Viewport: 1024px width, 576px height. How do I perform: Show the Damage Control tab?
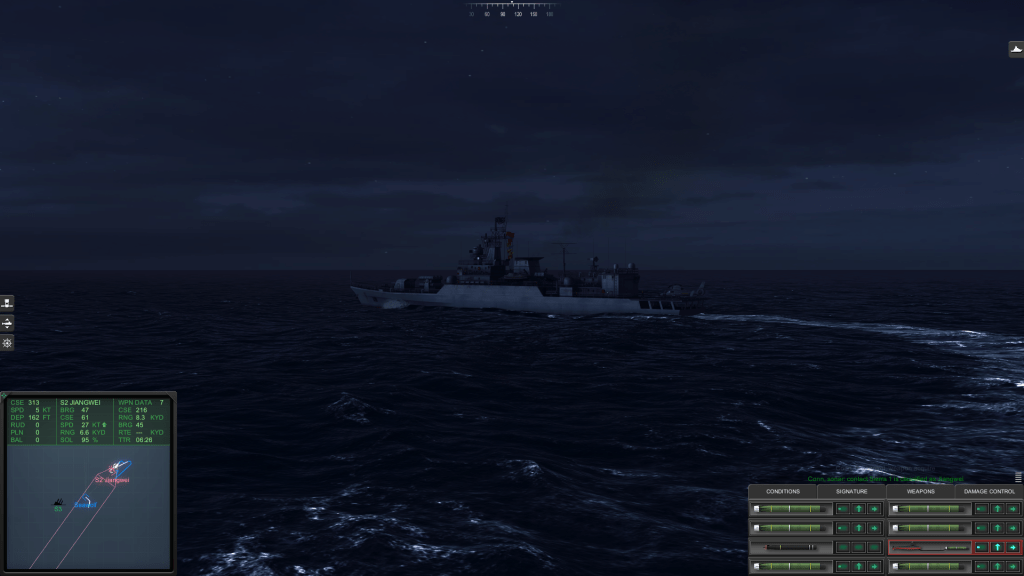click(x=989, y=491)
